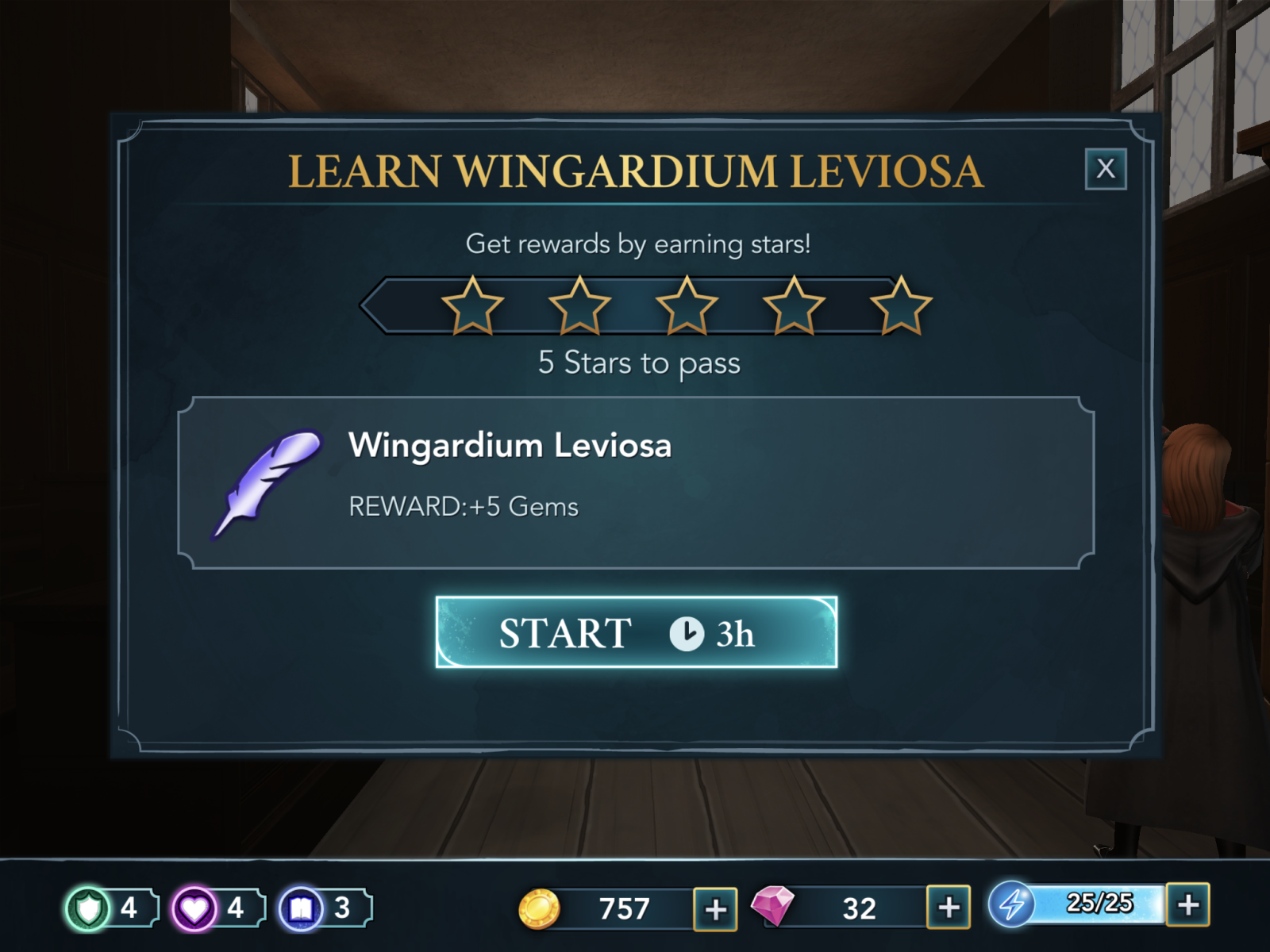Screen dimensions: 1270x952
Task: Open the purple heart Empathy attribute
Action: (x=194, y=908)
